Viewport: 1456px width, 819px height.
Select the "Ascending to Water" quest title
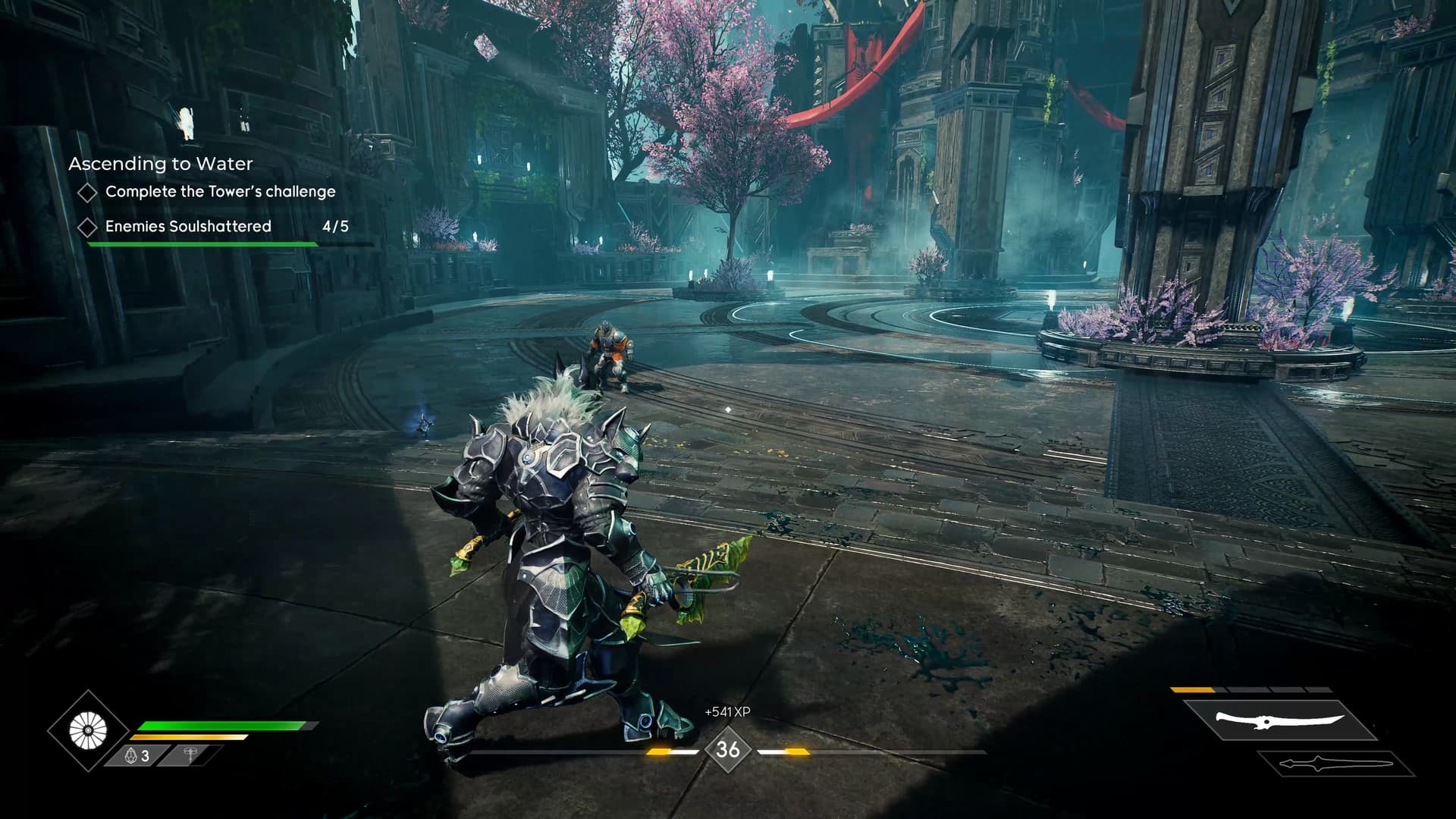(161, 164)
